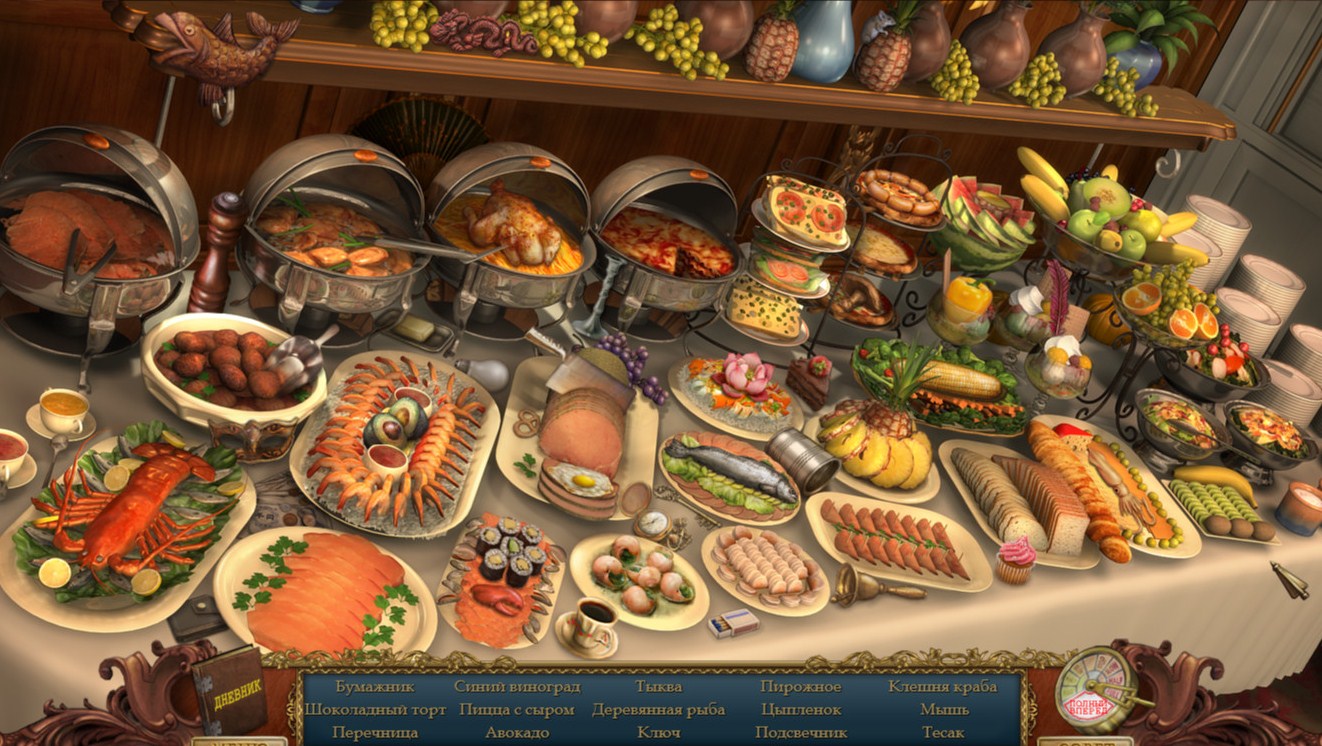The height and width of the screenshot is (746, 1322).
Task: Select Синий виноград in the item list
Action: pos(516,687)
